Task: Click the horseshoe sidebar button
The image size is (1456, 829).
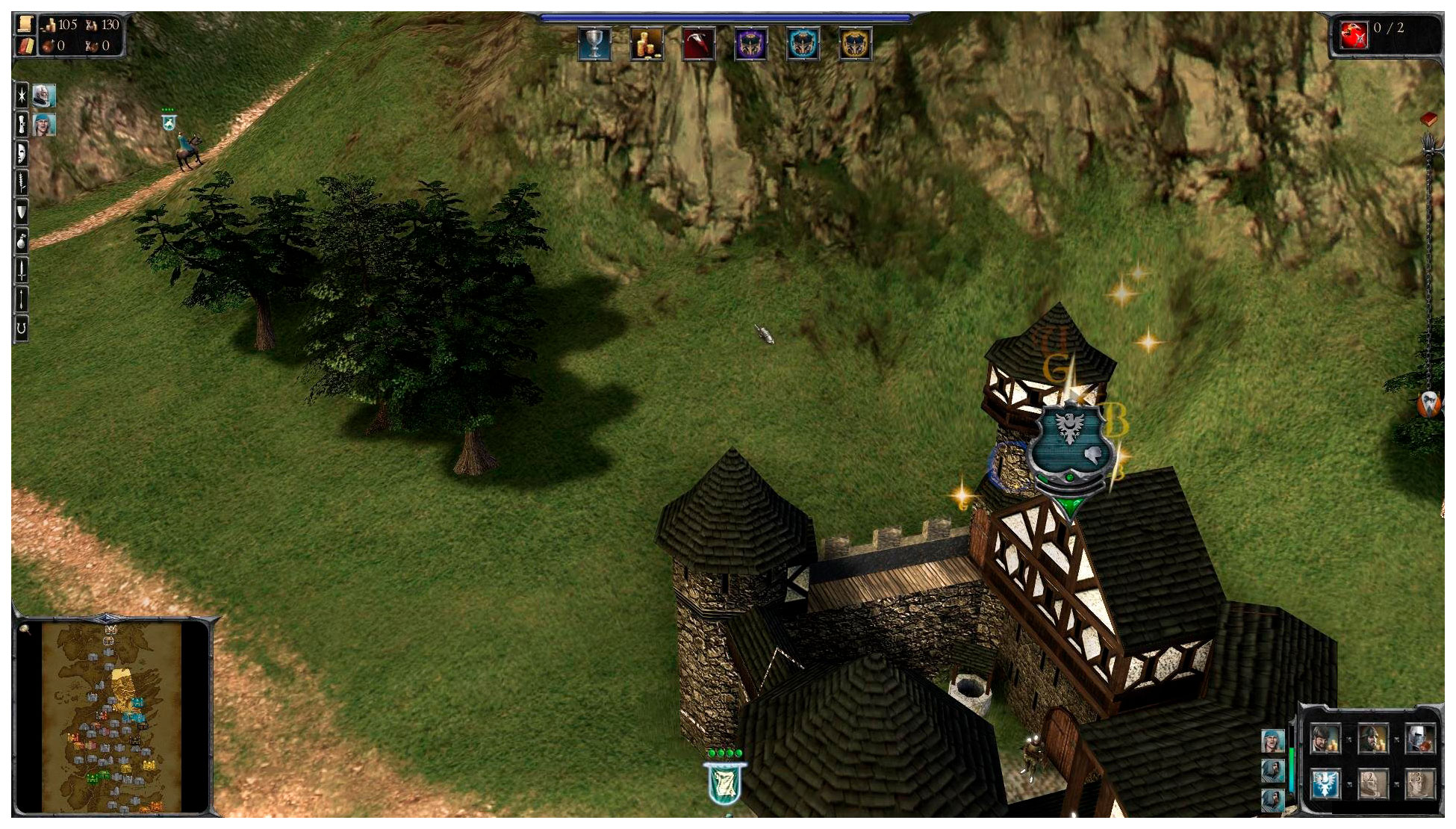Action: pyautogui.click(x=22, y=328)
